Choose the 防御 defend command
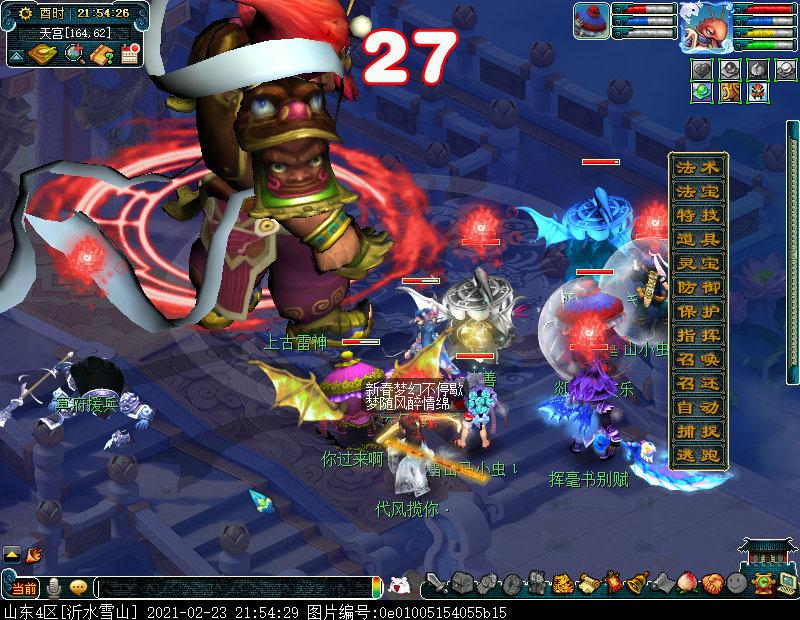 click(x=698, y=287)
